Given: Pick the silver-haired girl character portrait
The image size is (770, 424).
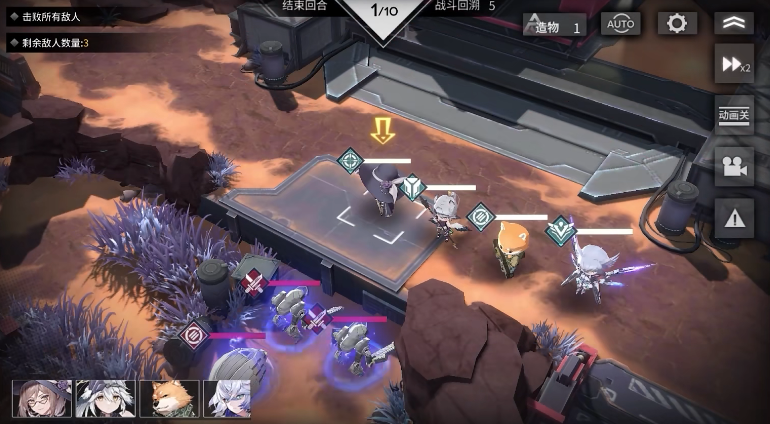Looking at the screenshot, I should 228,398.
